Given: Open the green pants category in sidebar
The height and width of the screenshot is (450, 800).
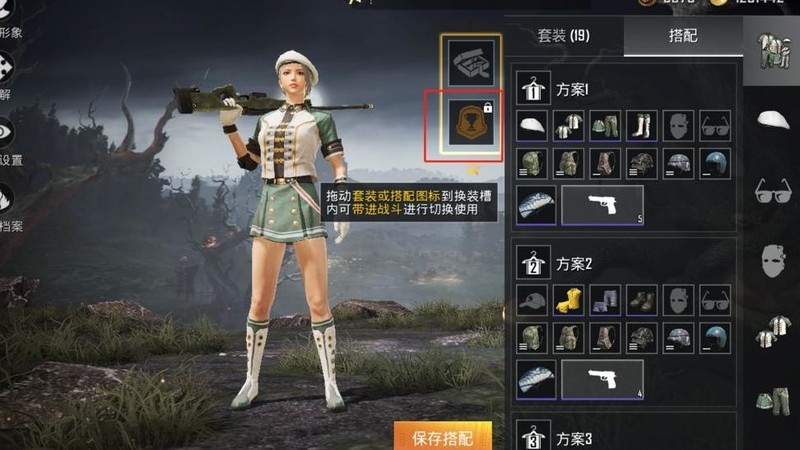Looking at the screenshot, I should pos(772,400).
